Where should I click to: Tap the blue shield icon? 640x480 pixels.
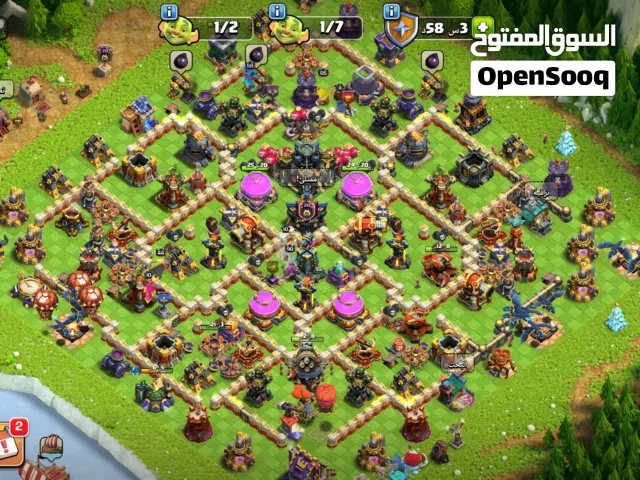pos(402,30)
